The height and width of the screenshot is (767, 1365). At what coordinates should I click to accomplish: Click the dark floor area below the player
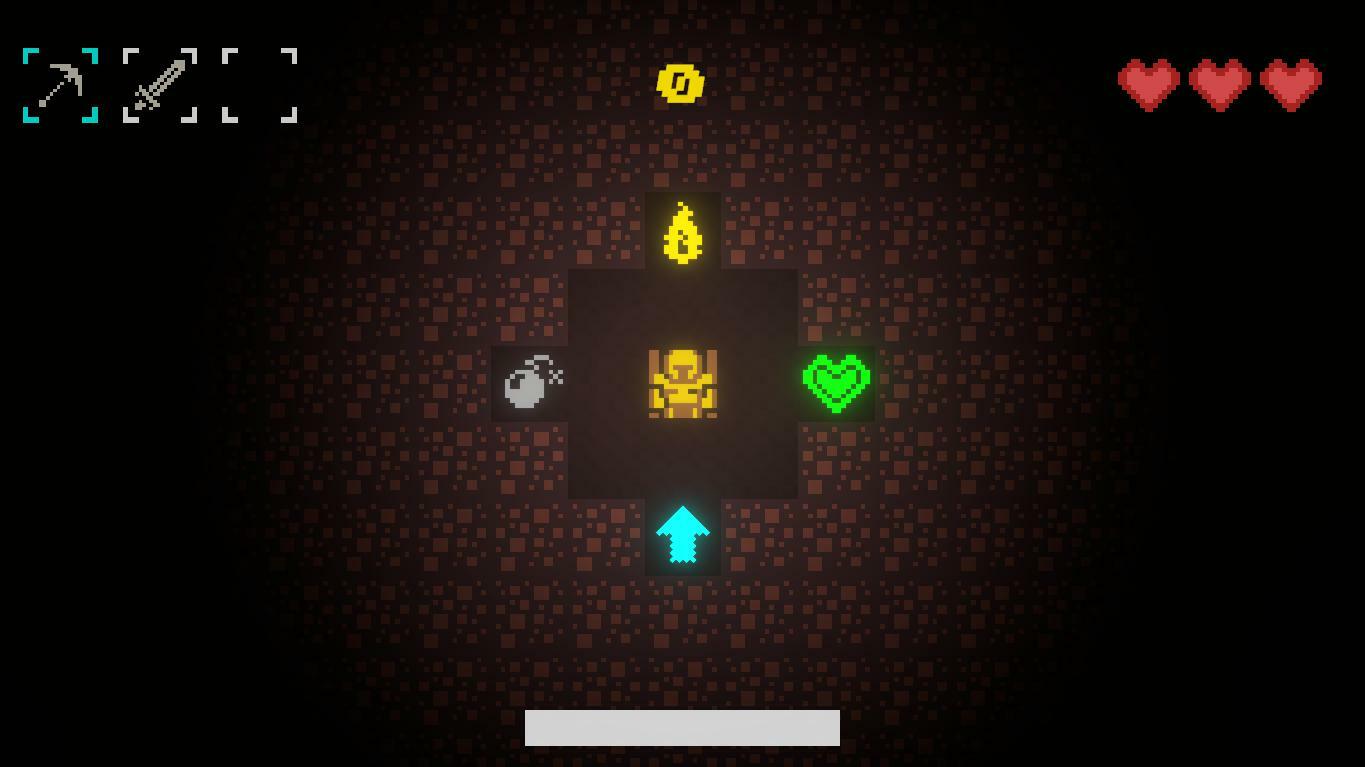click(x=683, y=460)
